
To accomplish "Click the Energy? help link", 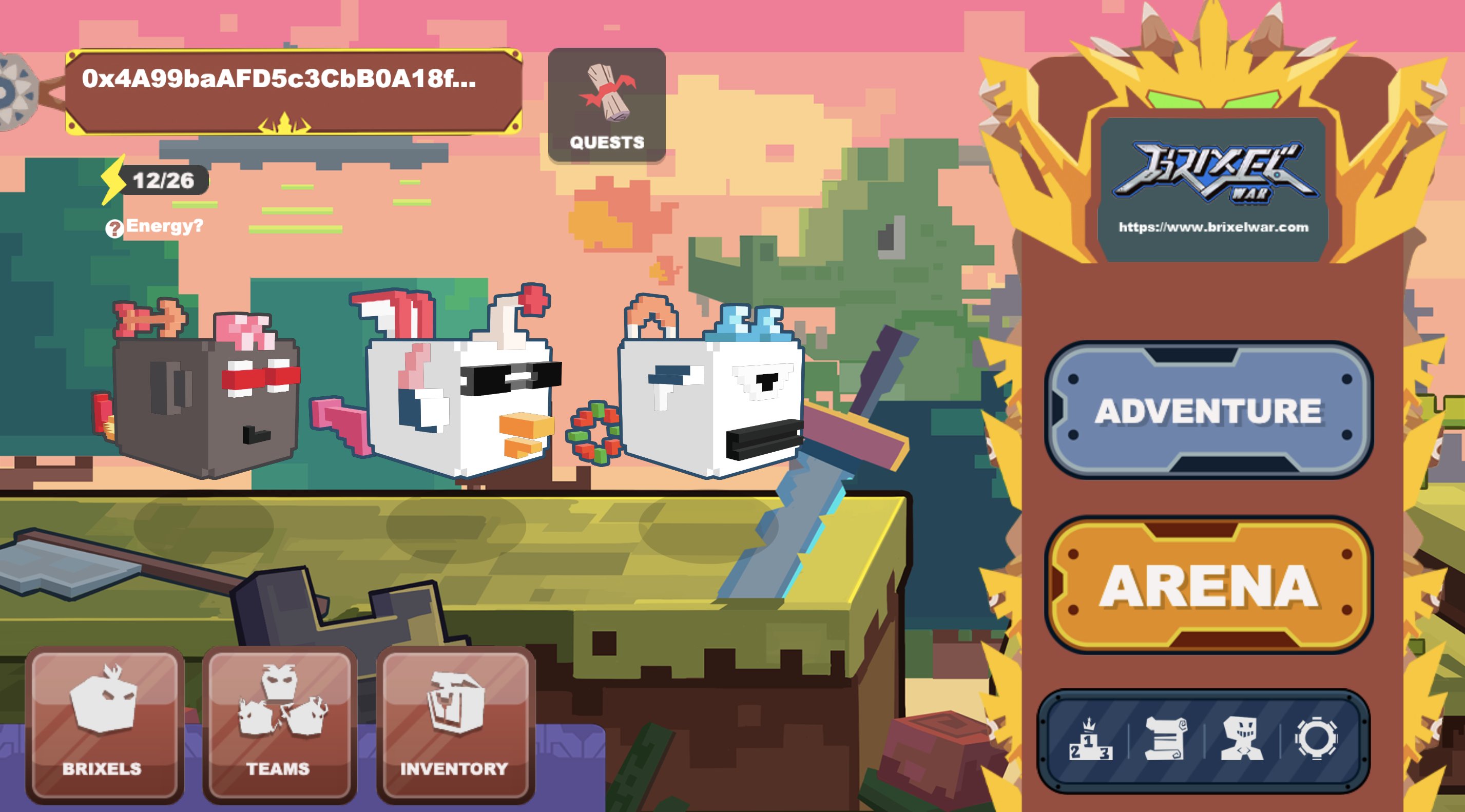I will click(x=155, y=227).
